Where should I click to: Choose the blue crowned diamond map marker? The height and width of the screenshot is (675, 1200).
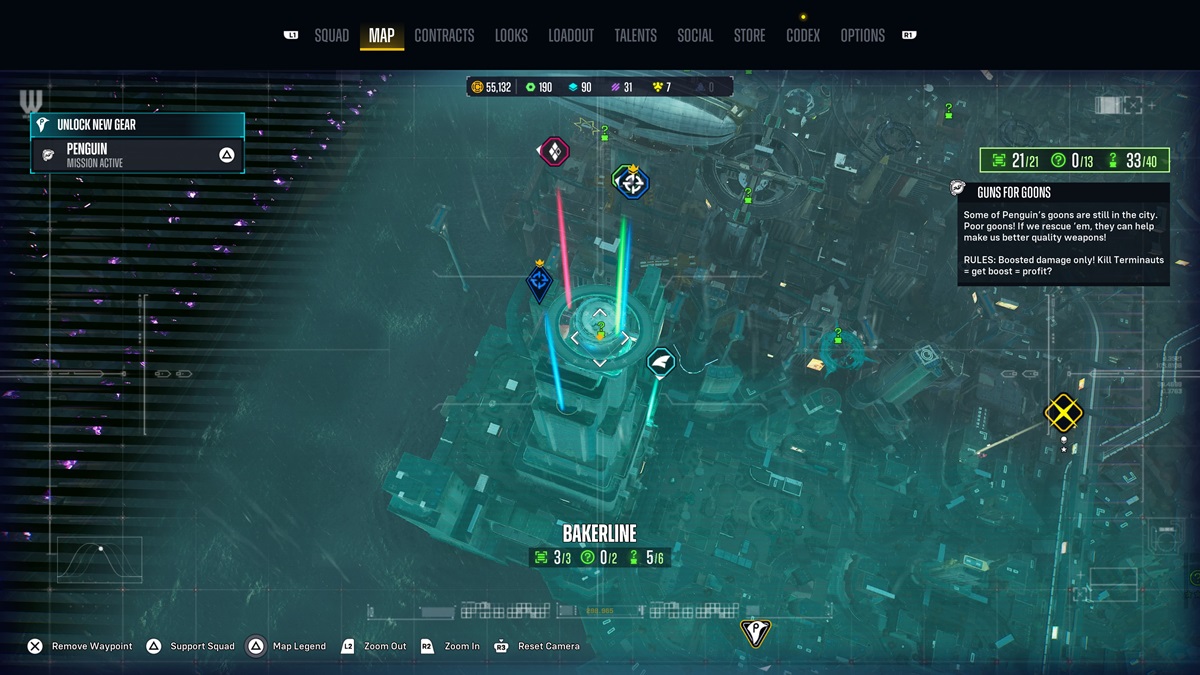click(540, 282)
